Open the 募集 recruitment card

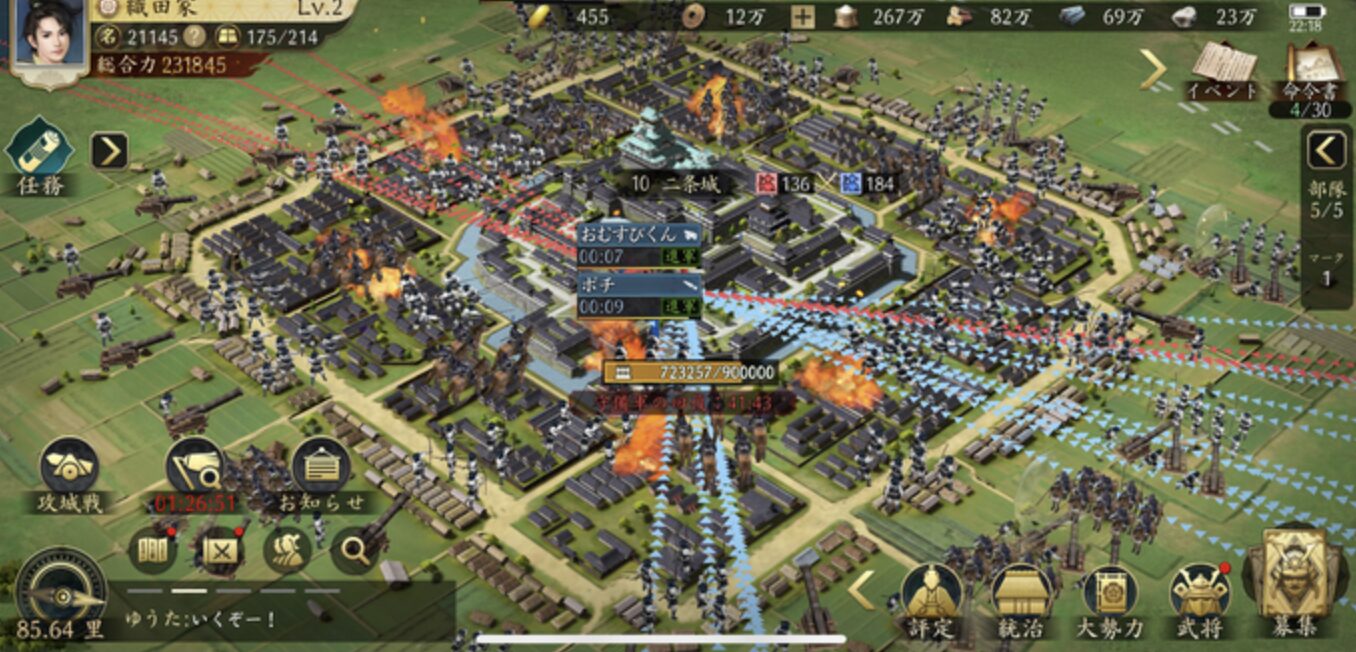(x=1294, y=581)
